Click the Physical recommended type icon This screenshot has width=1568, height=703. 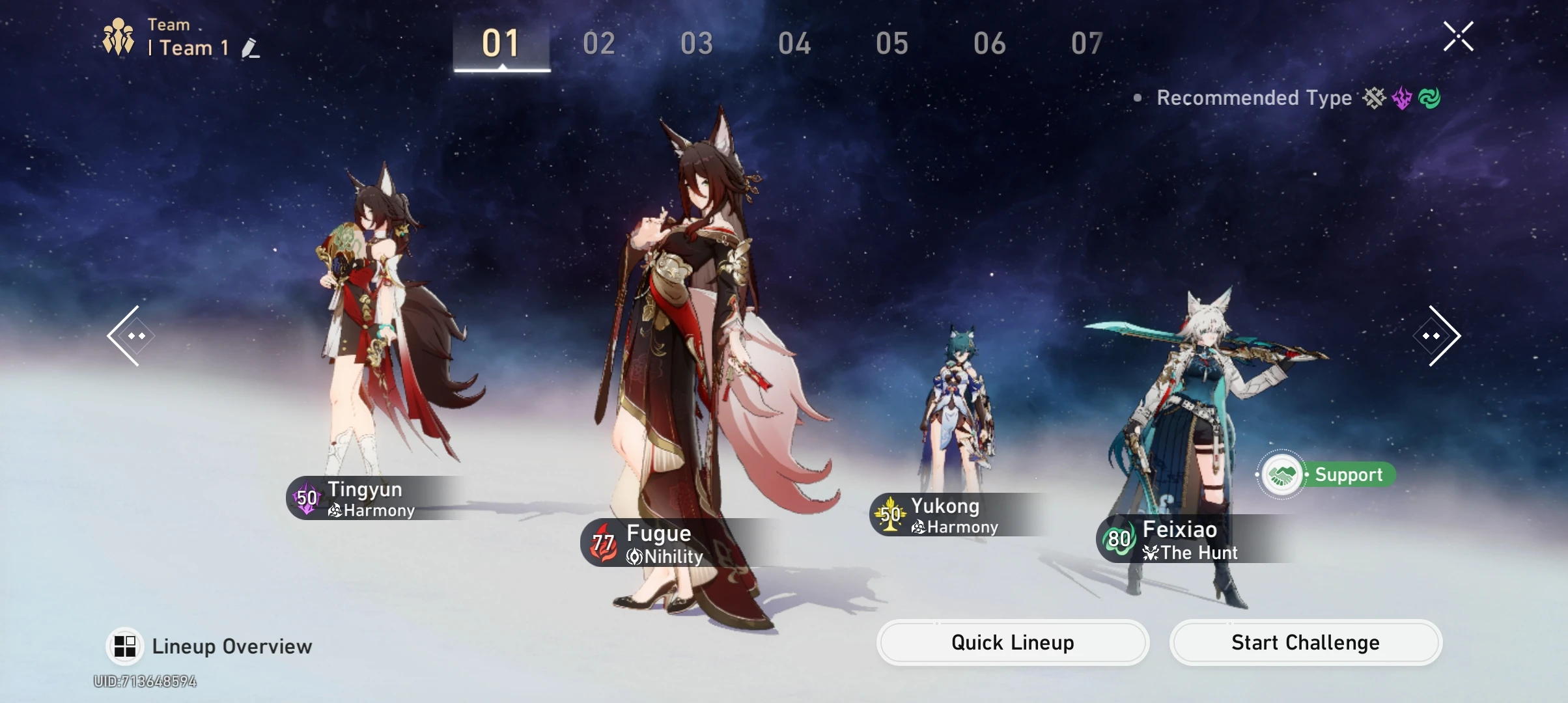pyautogui.click(x=1374, y=98)
